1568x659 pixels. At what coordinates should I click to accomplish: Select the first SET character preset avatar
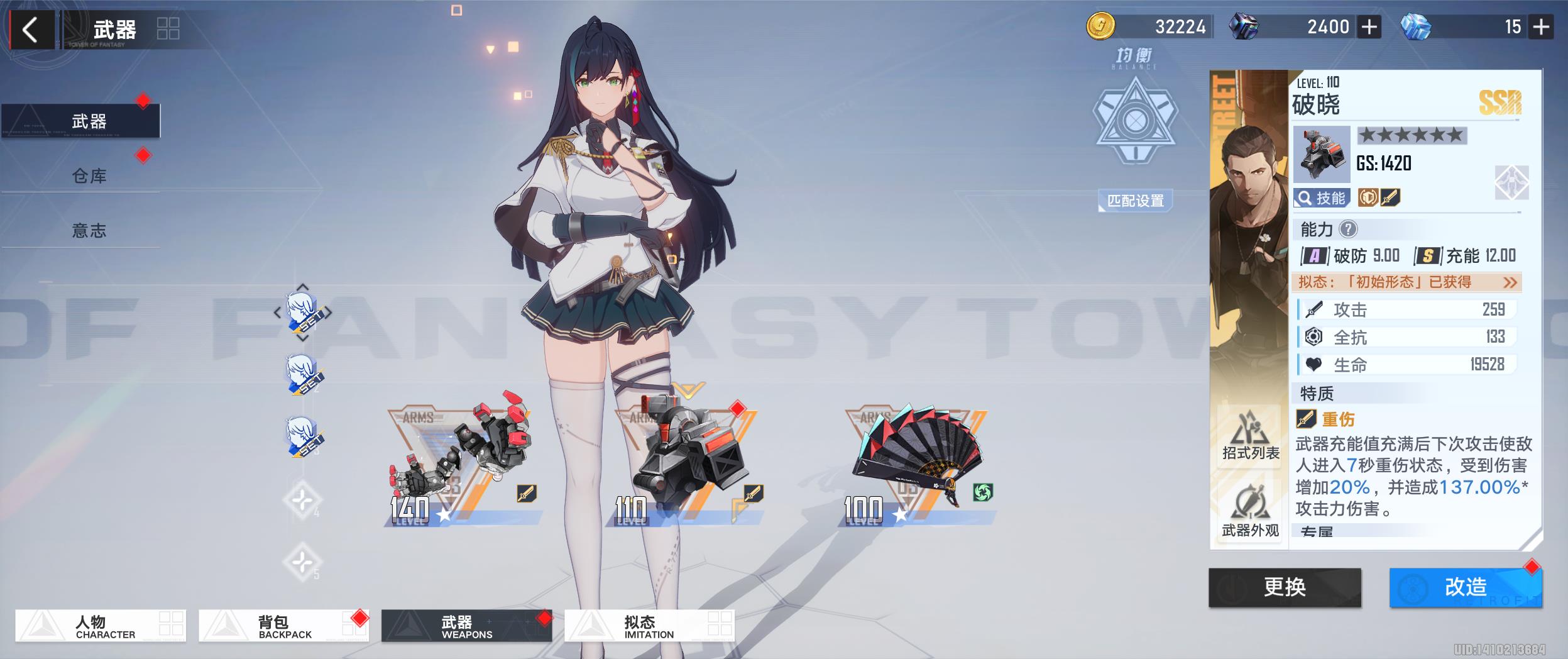point(304,314)
